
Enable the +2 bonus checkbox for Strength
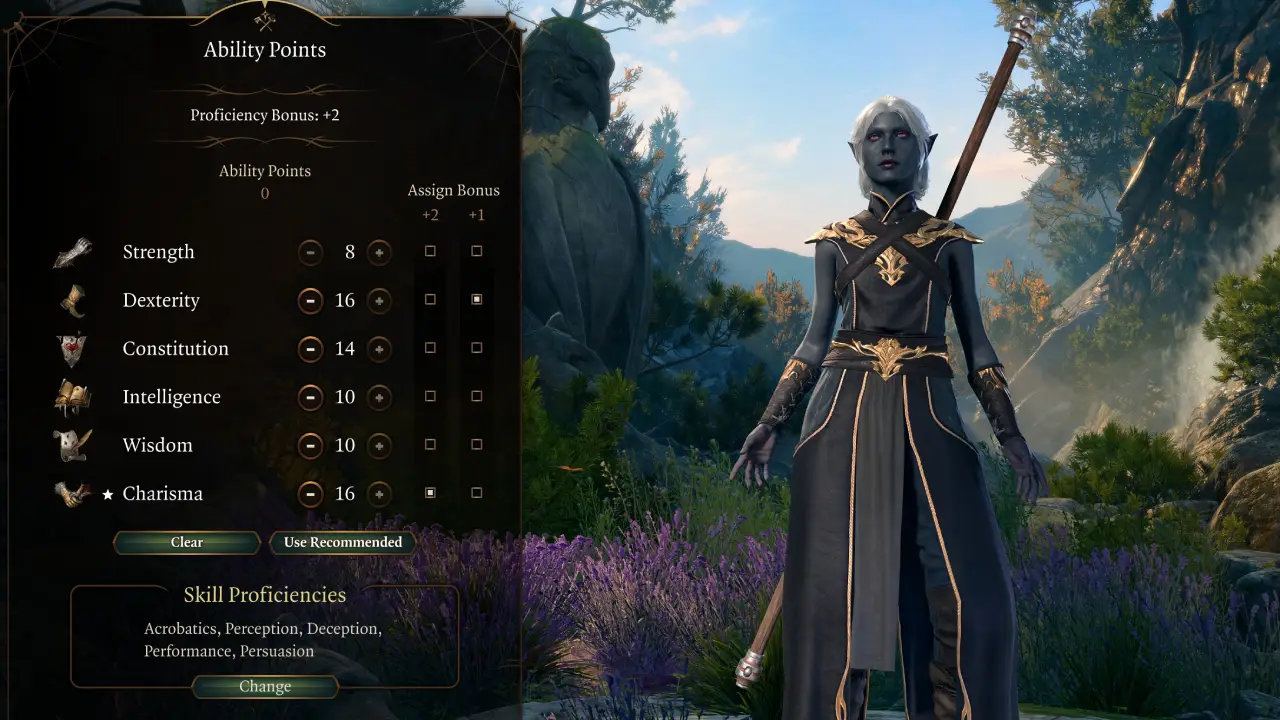coord(430,251)
